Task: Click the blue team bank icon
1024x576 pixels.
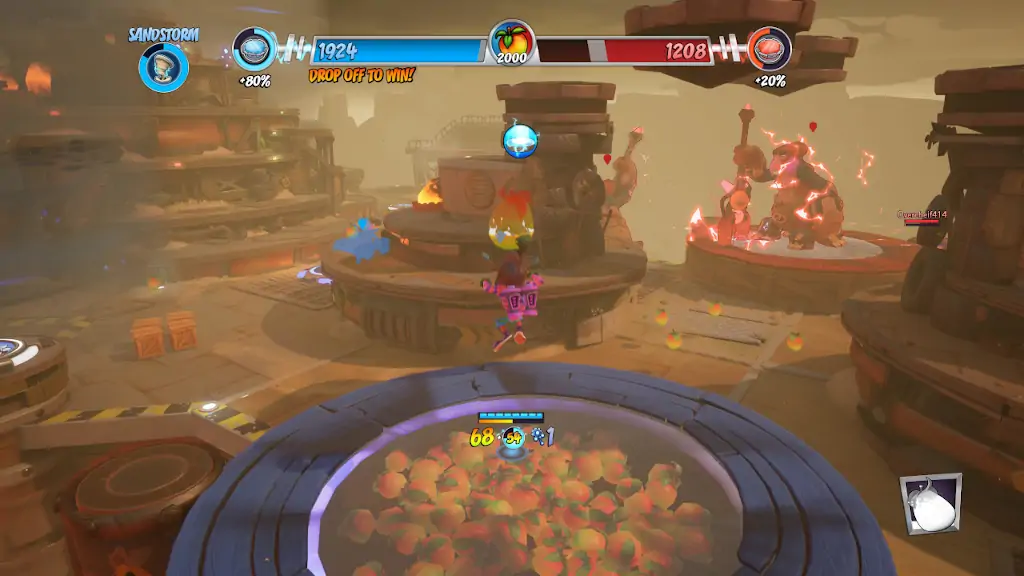Action: click(x=254, y=48)
